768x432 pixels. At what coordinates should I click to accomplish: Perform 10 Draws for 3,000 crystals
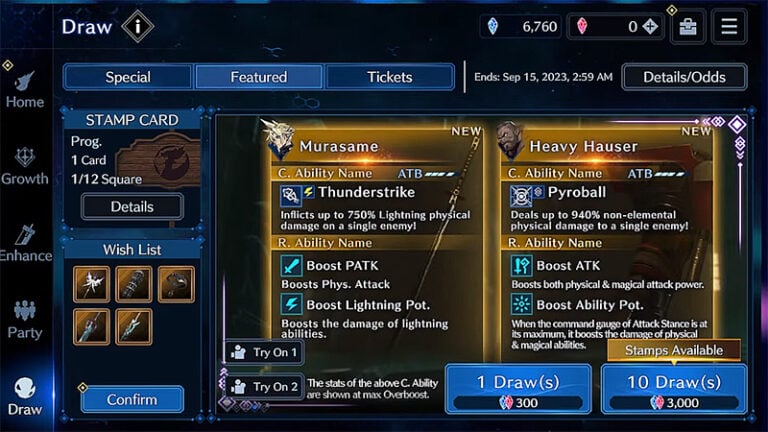(x=673, y=388)
